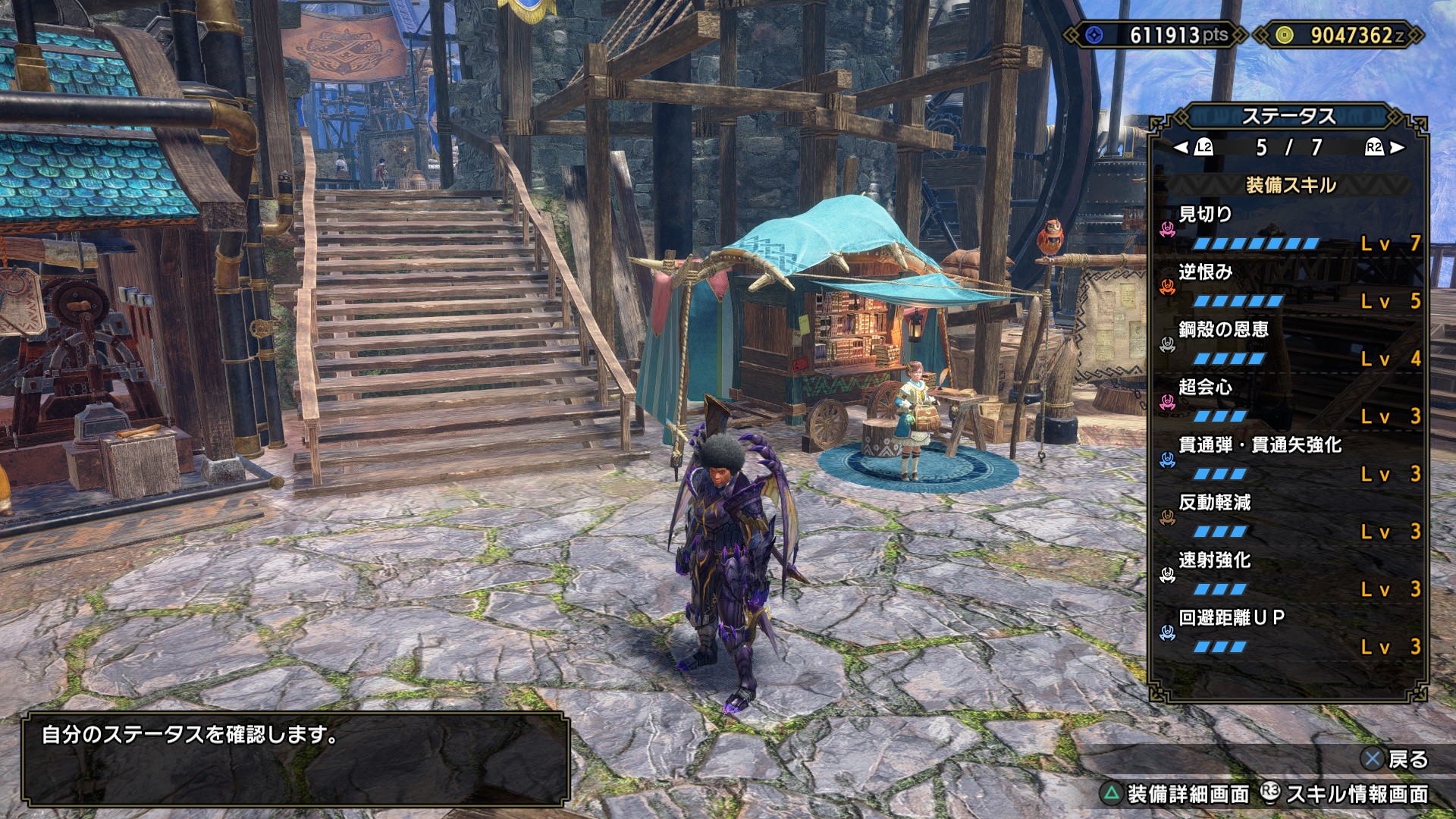Select the 貫通弾・貫通矢強化 skill entry
Image resolution: width=1456 pixels, height=819 pixels.
click(1289, 459)
